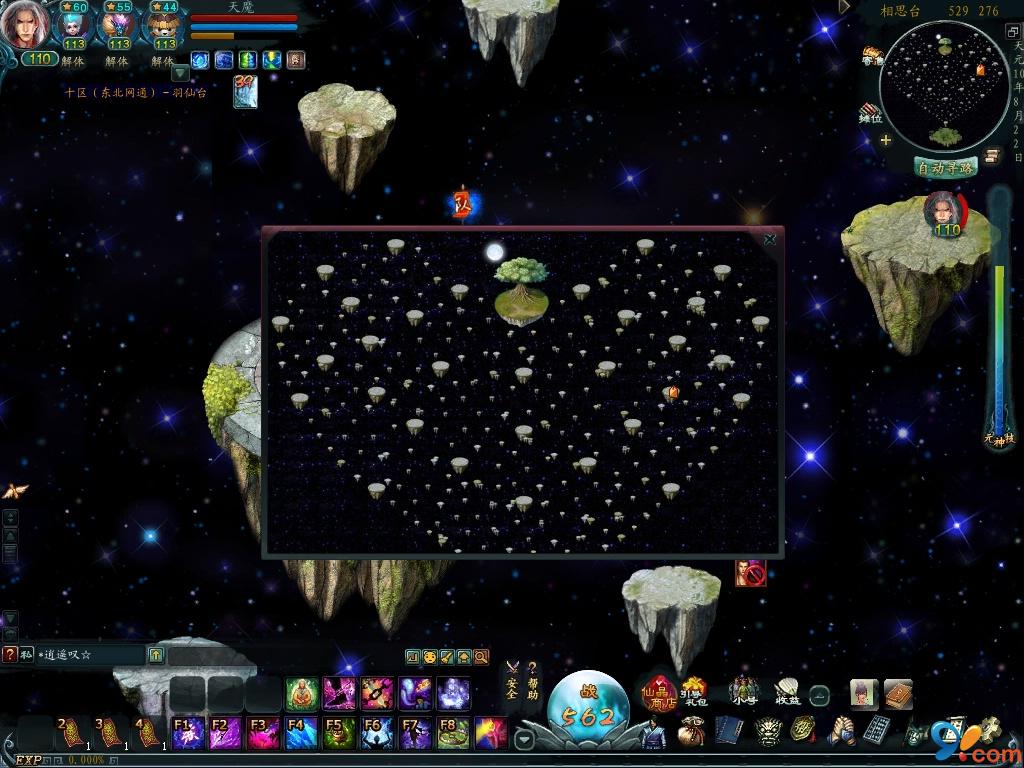
Task: Activate the F8 skill slot
Action: (454, 733)
